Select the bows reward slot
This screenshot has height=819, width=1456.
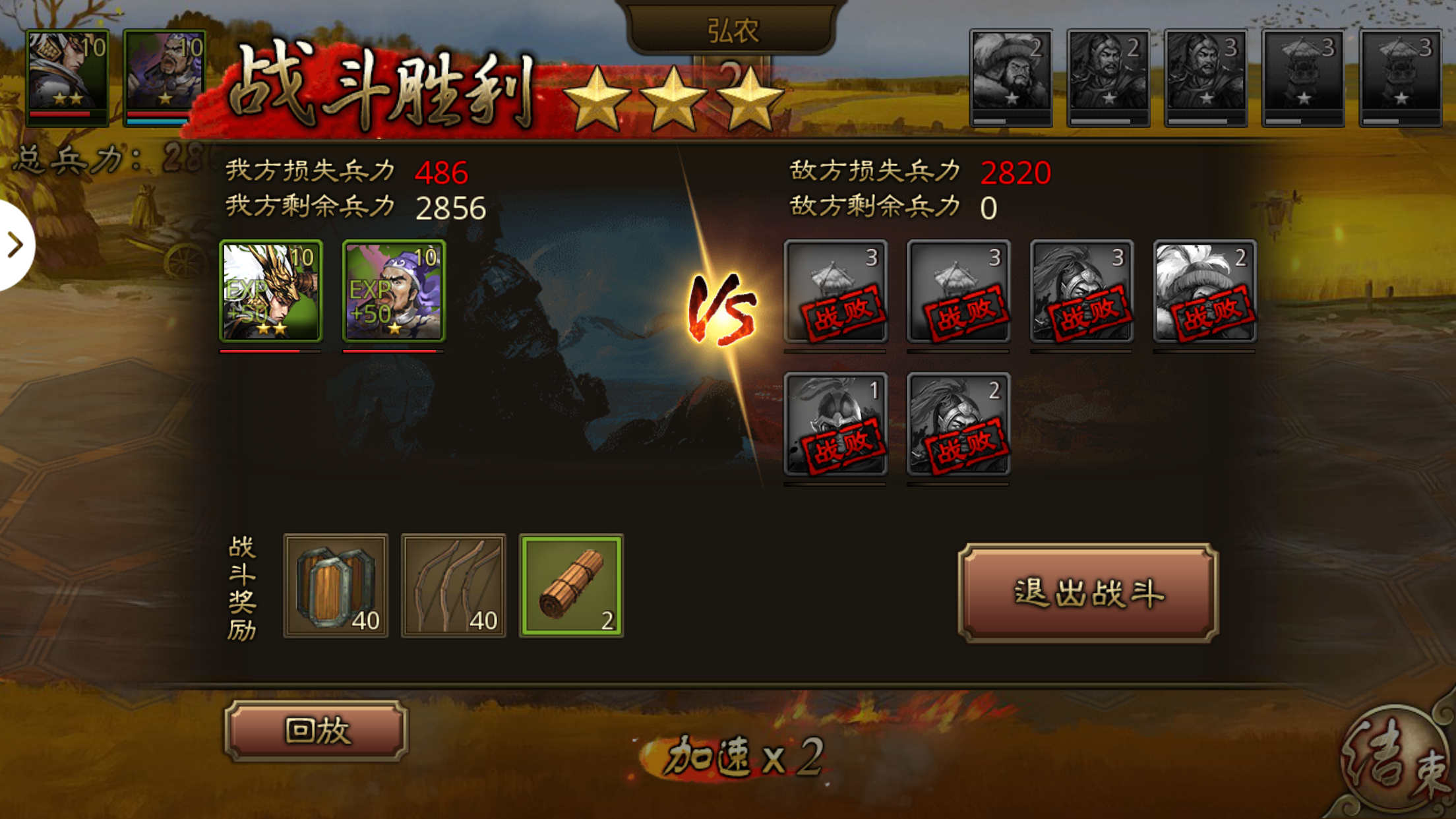click(454, 586)
